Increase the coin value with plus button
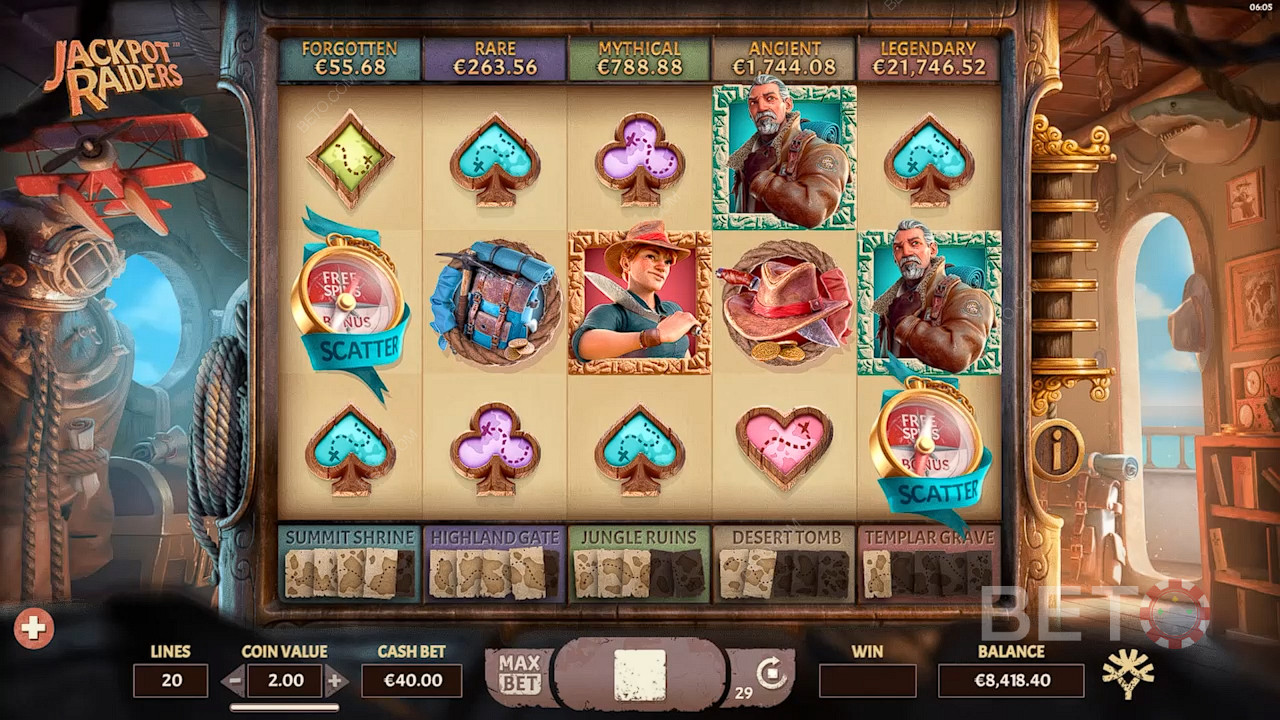The width and height of the screenshot is (1280, 720). (x=336, y=681)
